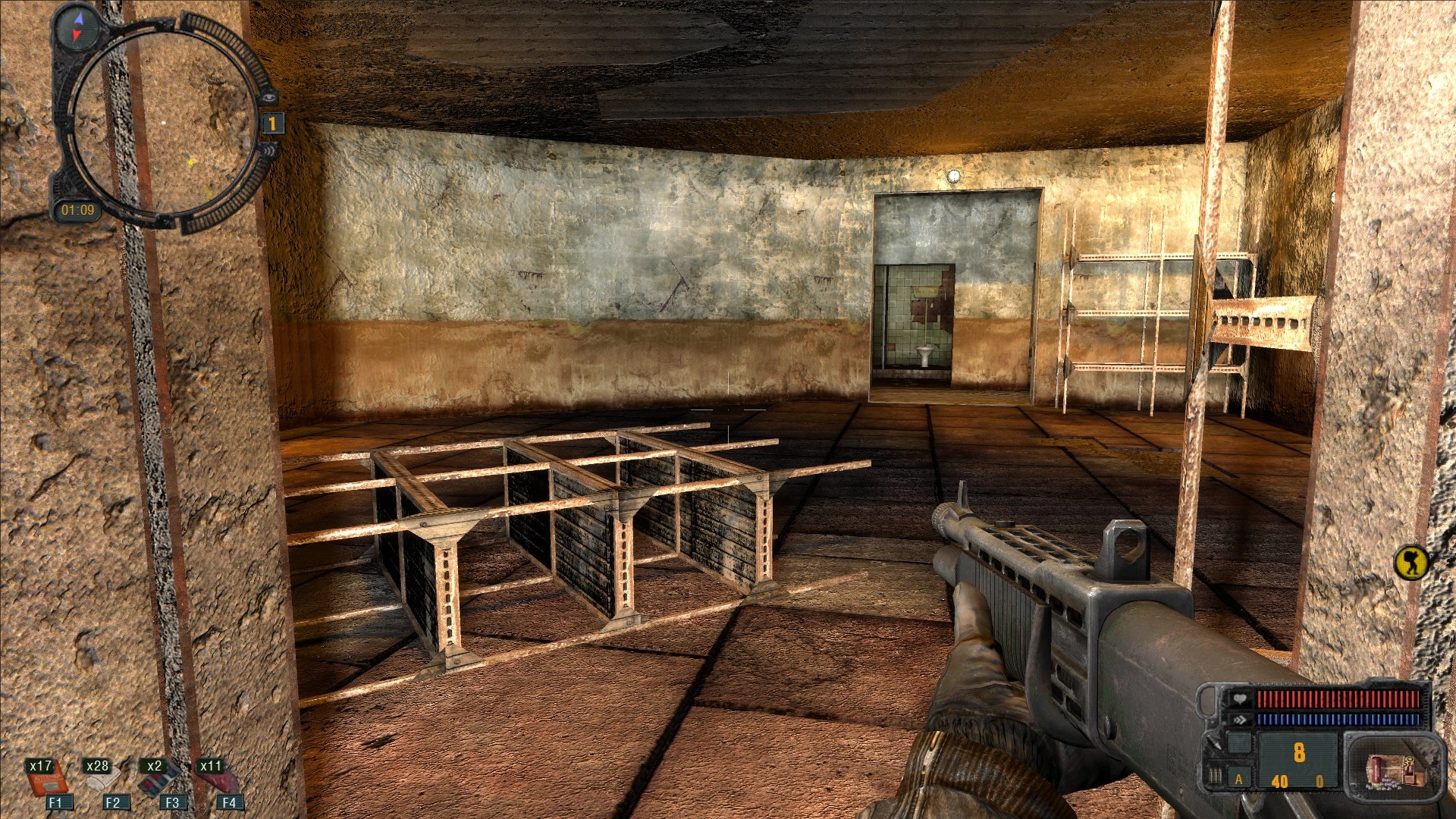
Task: Click the circular minimap
Action: click(x=164, y=121)
